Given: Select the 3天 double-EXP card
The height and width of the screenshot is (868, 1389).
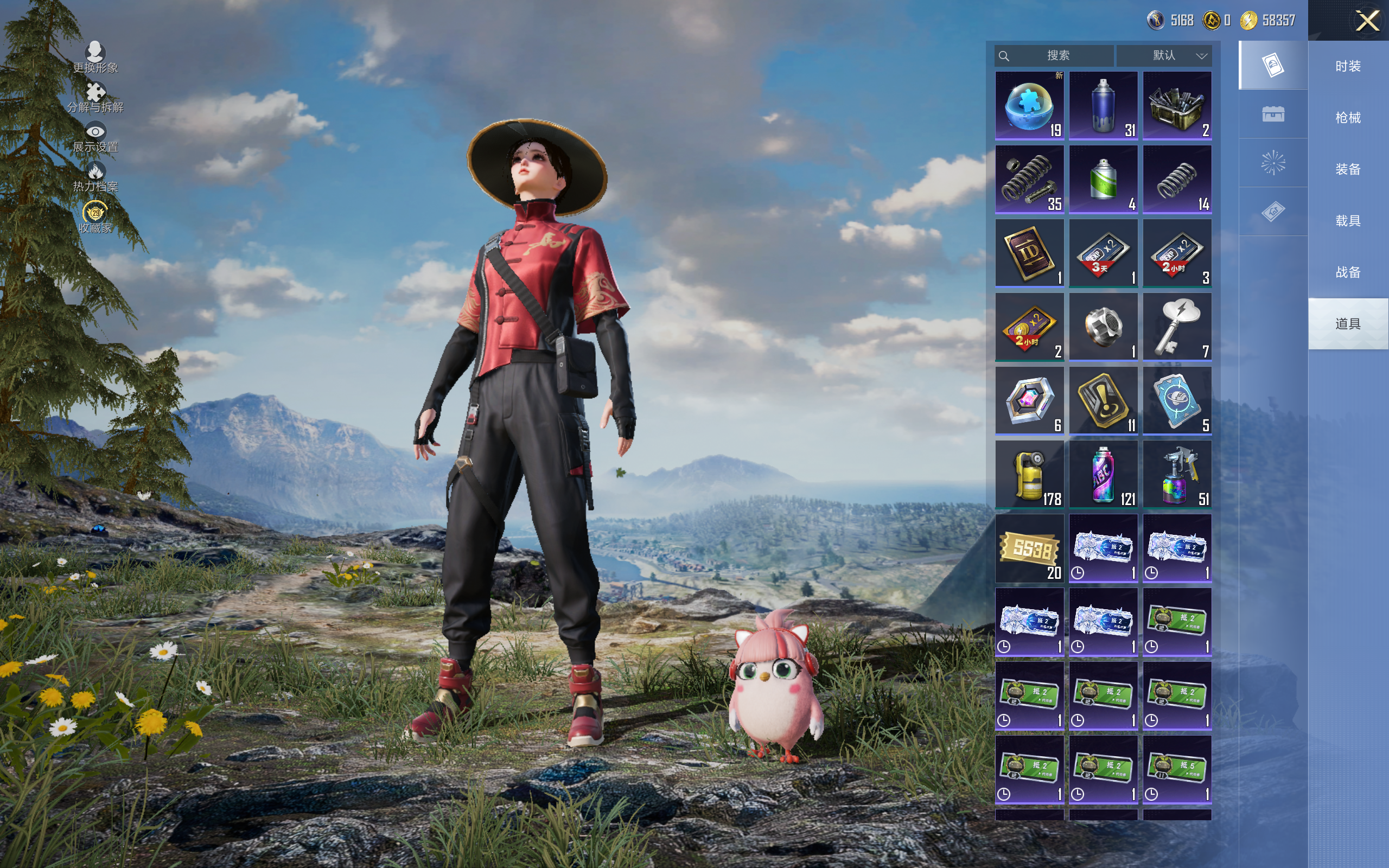Looking at the screenshot, I should point(1103,253).
